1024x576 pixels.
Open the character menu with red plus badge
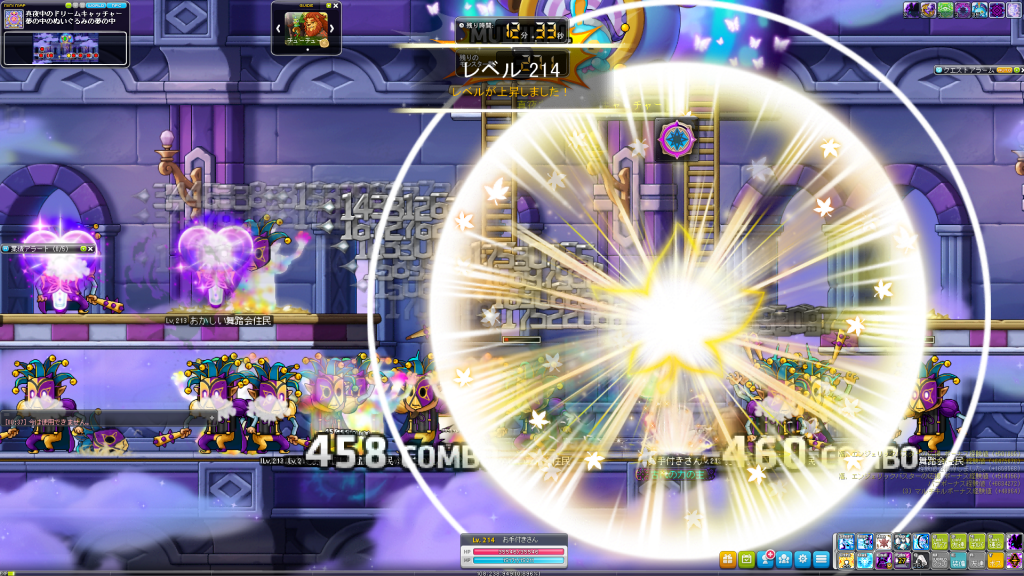pos(766,557)
